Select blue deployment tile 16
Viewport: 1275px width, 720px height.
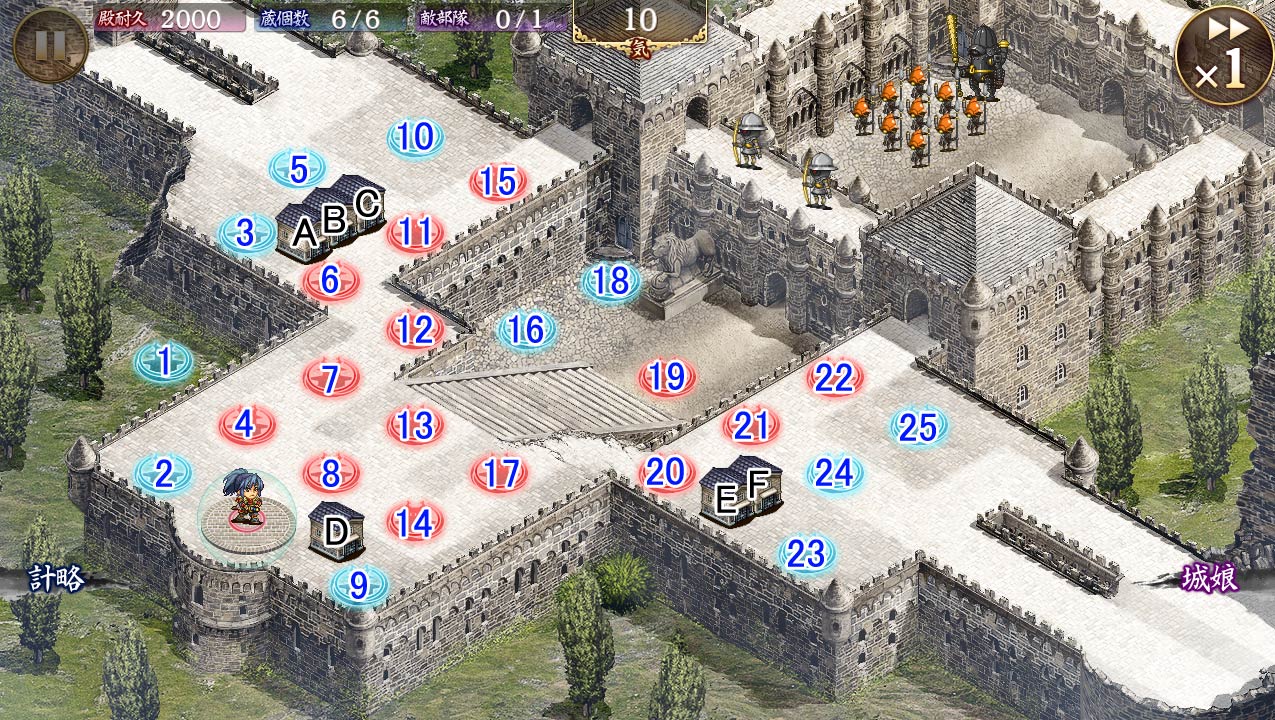tap(526, 329)
